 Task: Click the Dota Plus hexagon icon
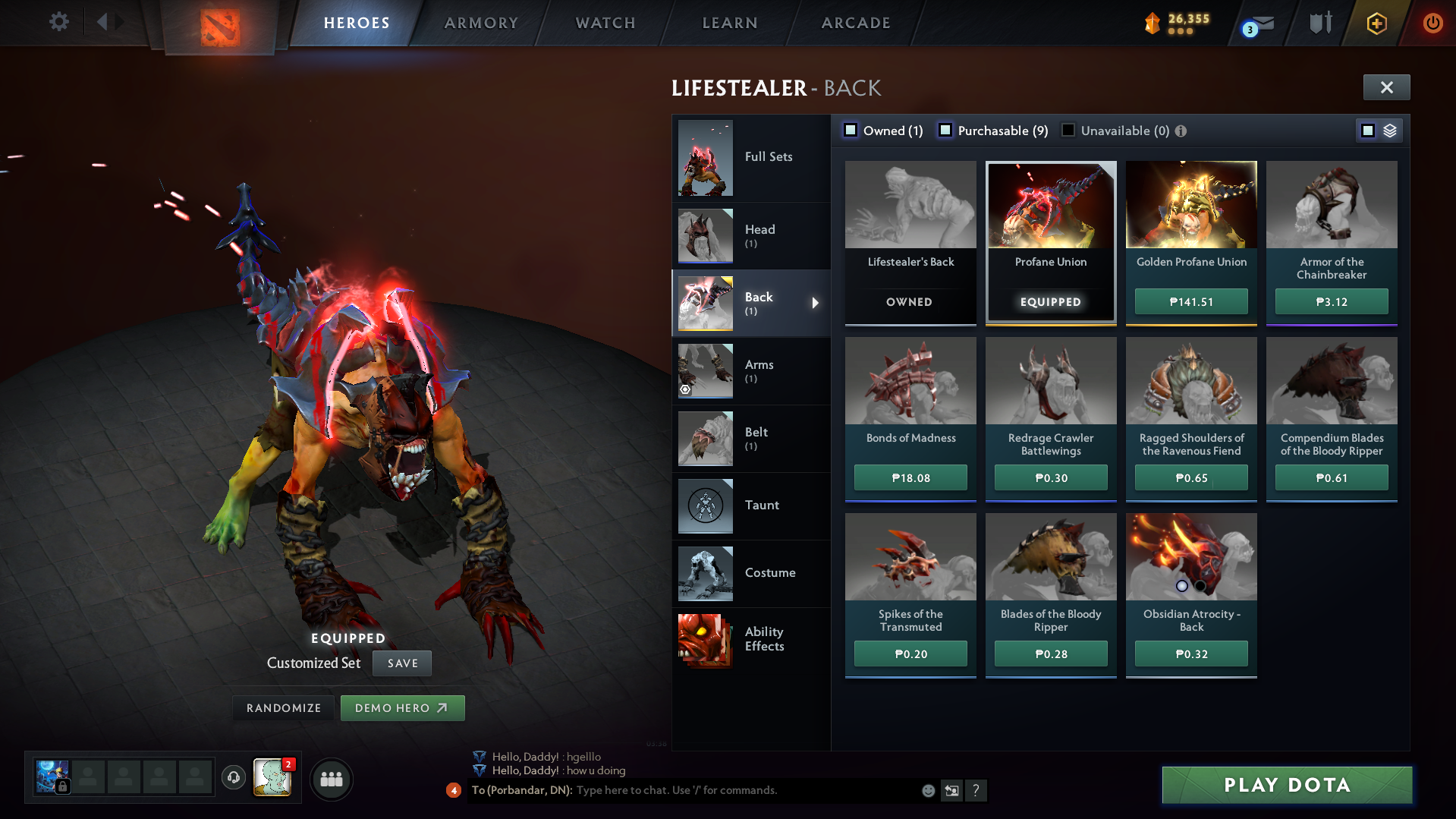[x=1377, y=23]
